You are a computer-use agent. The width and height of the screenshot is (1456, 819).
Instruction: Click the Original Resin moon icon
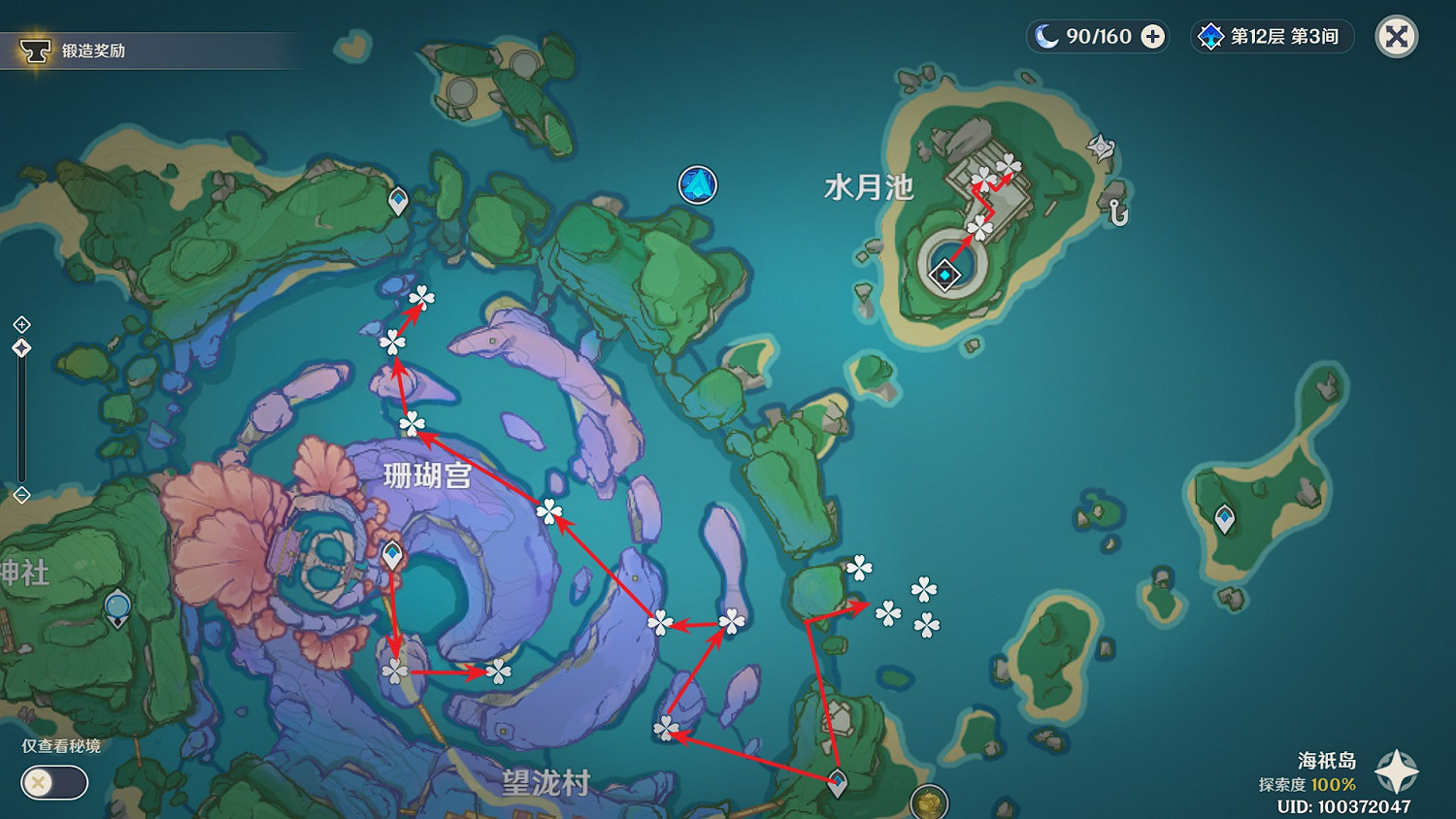pos(1044,36)
